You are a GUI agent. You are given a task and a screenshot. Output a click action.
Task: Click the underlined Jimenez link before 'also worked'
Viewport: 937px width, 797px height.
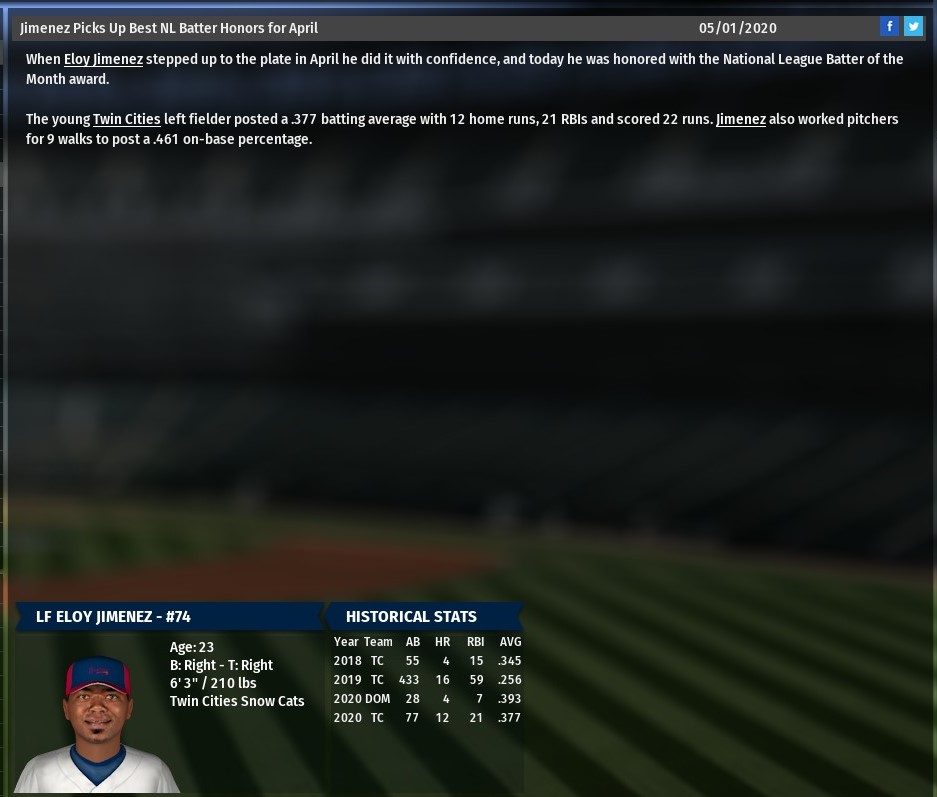(740, 119)
